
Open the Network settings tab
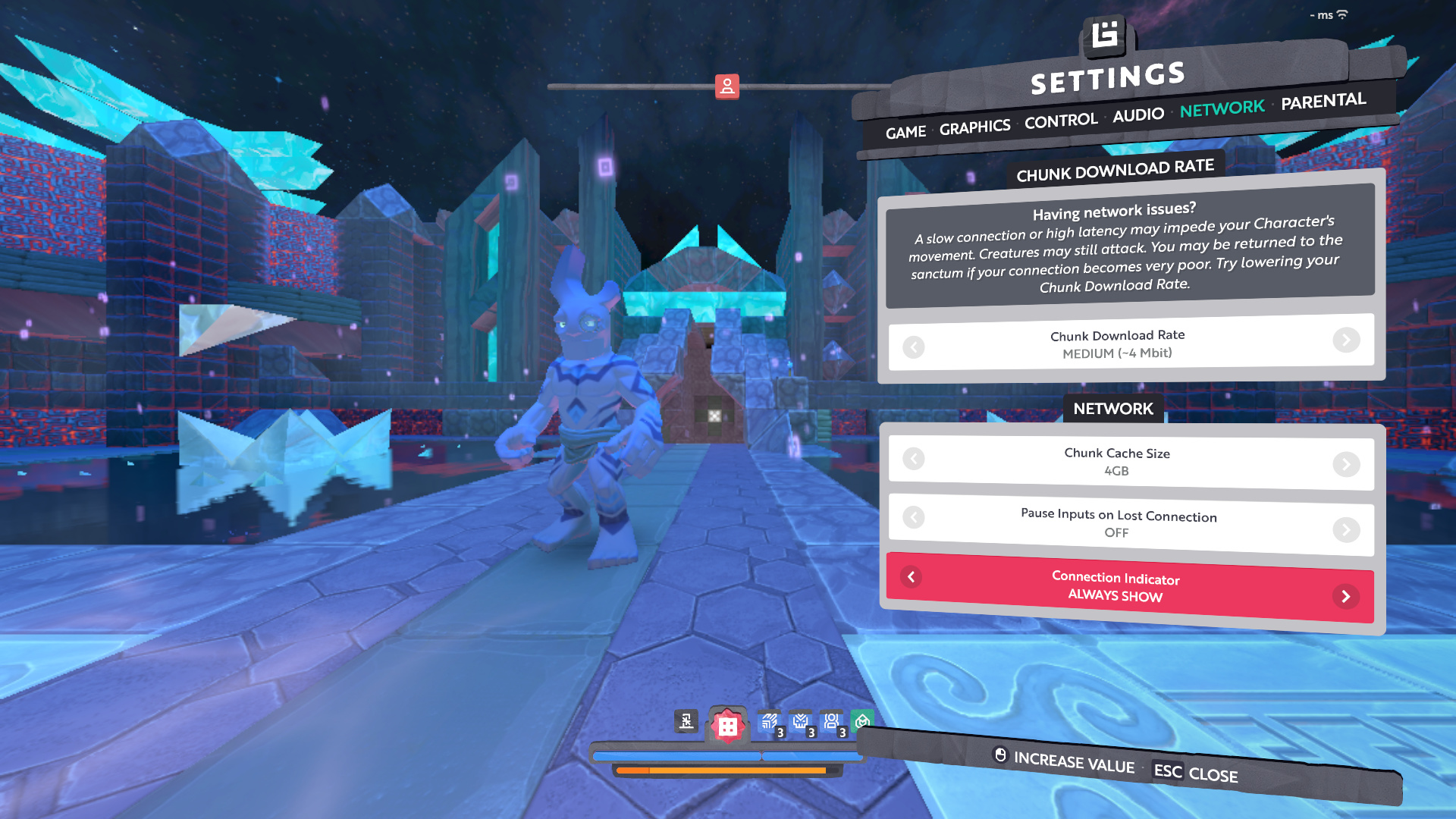(x=1222, y=108)
